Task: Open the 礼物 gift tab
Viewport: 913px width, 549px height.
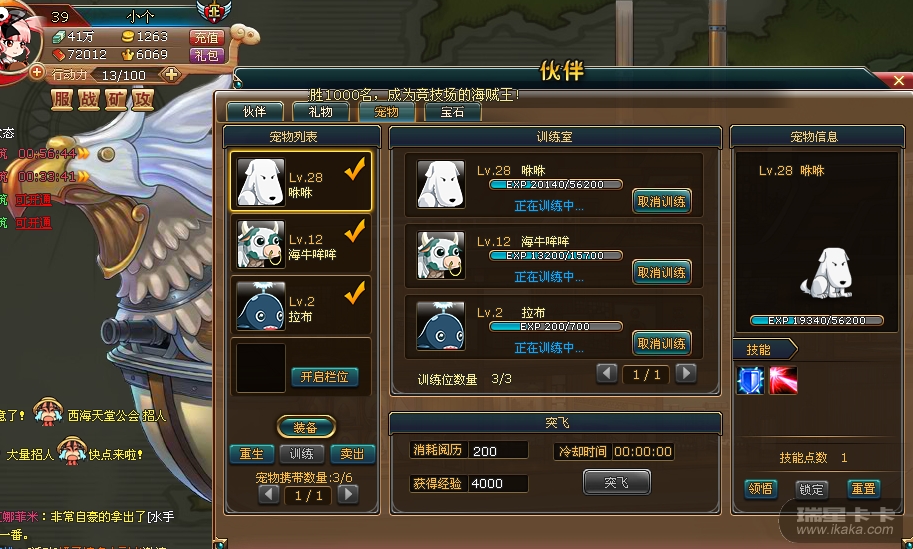Action: 320,112
